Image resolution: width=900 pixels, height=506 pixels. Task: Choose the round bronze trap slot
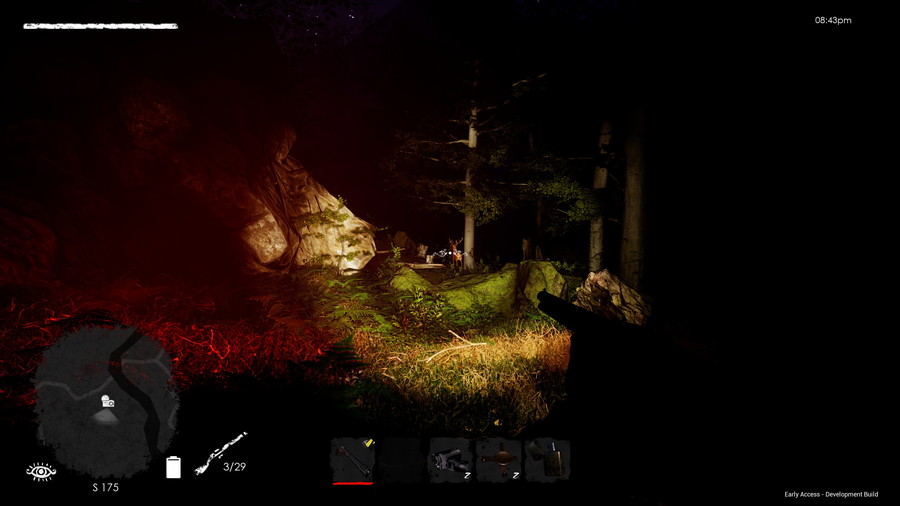point(498,460)
